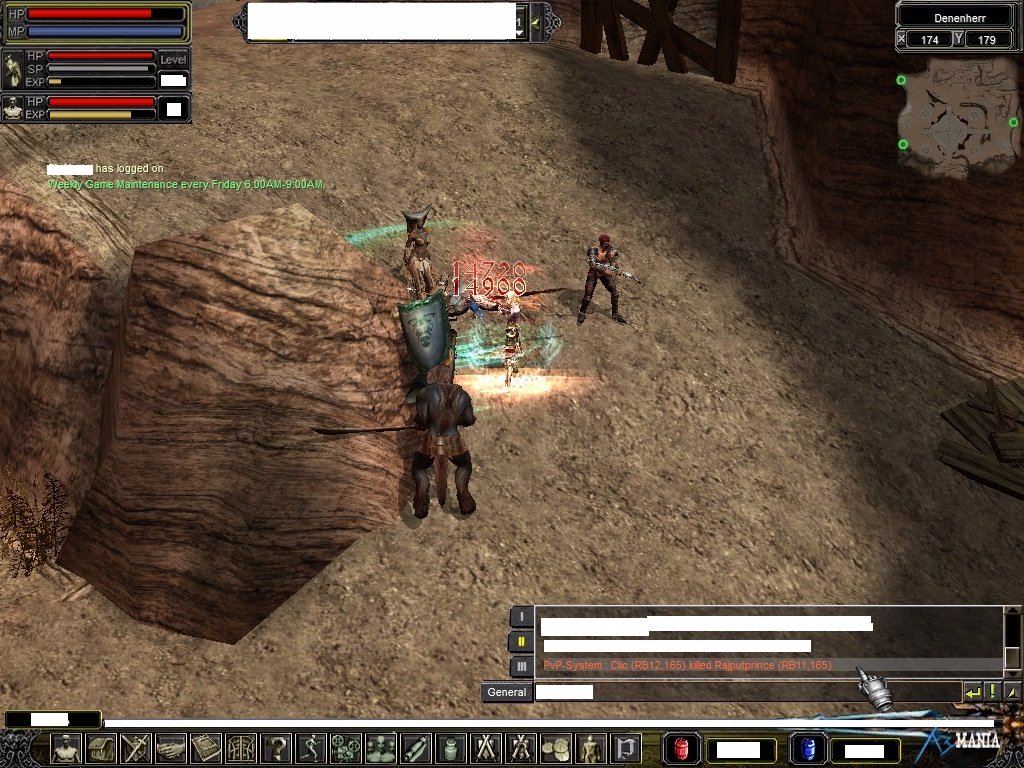Click the General chat channel button
This screenshot has height=768, width=1024.
coord(506,692)
